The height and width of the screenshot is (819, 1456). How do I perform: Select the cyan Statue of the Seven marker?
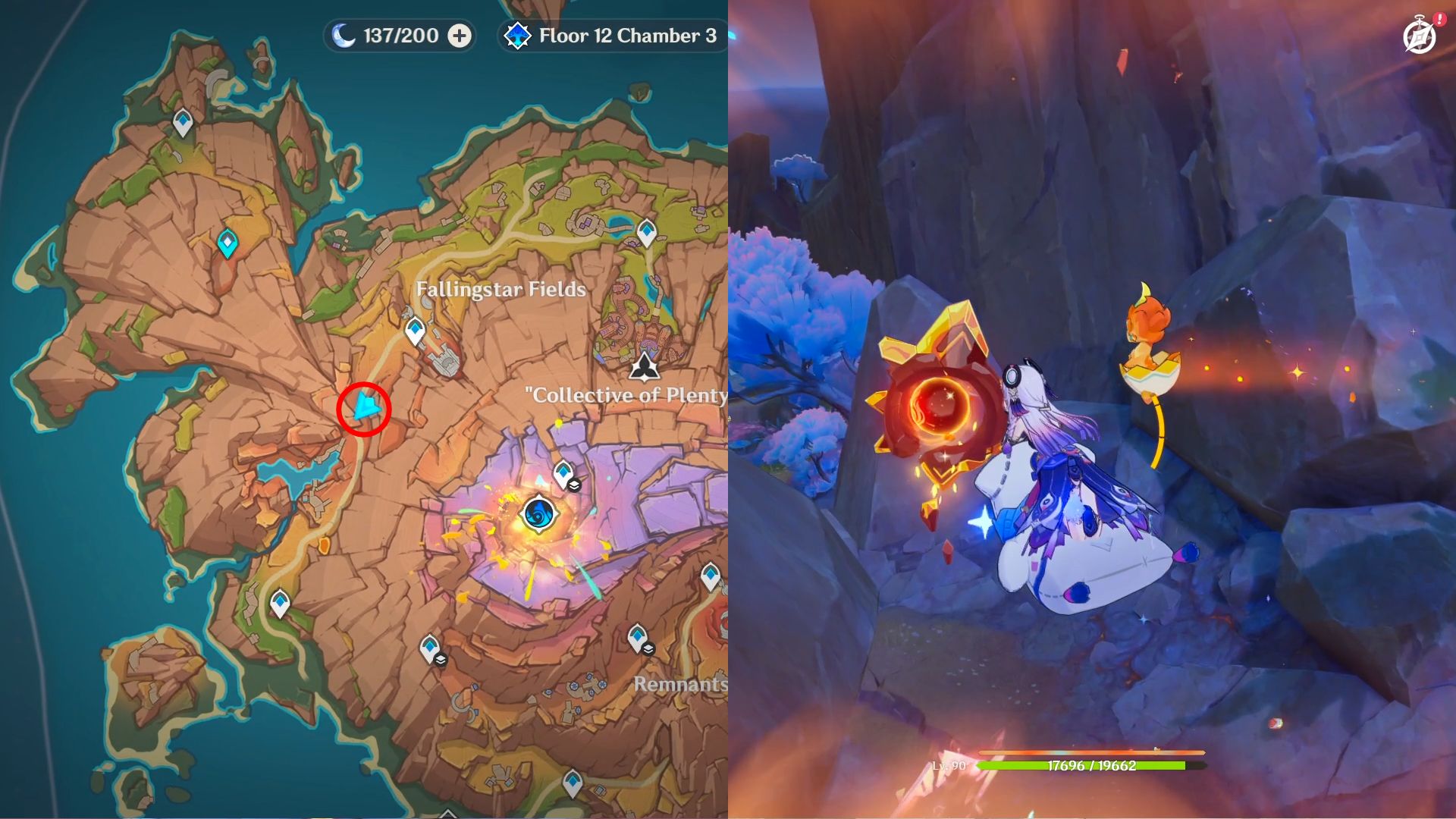coord(227,243)
